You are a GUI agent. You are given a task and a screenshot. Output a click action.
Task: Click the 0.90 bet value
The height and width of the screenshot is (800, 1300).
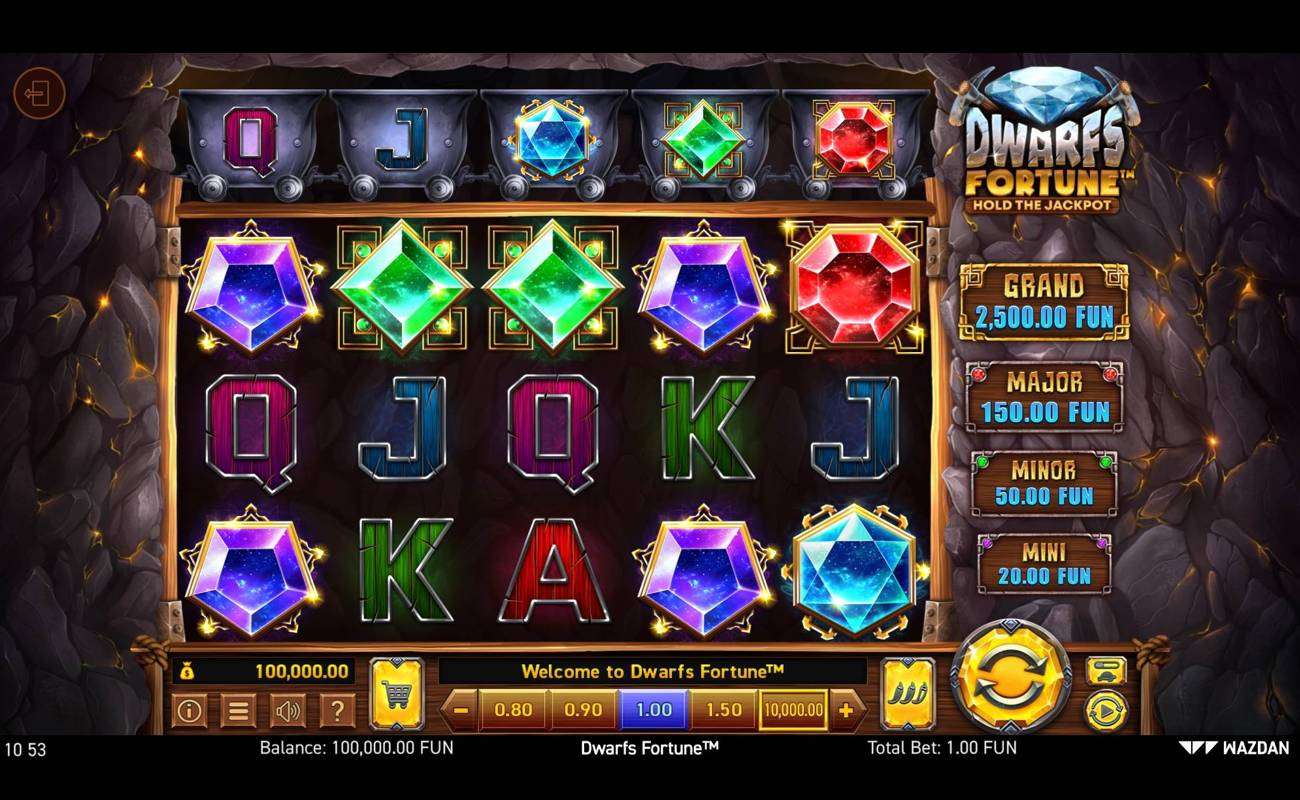(582, 709)
